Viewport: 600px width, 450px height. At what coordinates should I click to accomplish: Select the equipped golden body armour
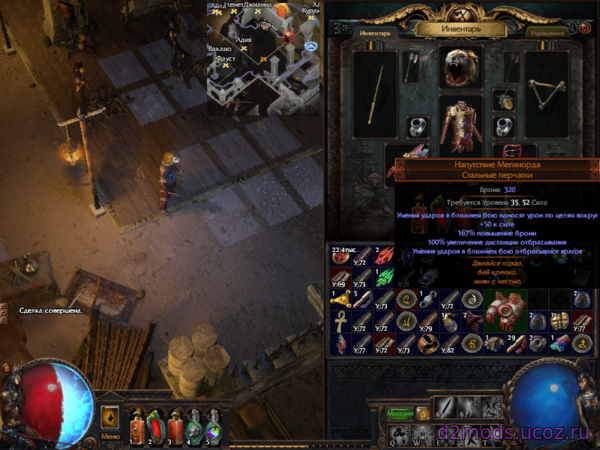click(x=461, y=125)
